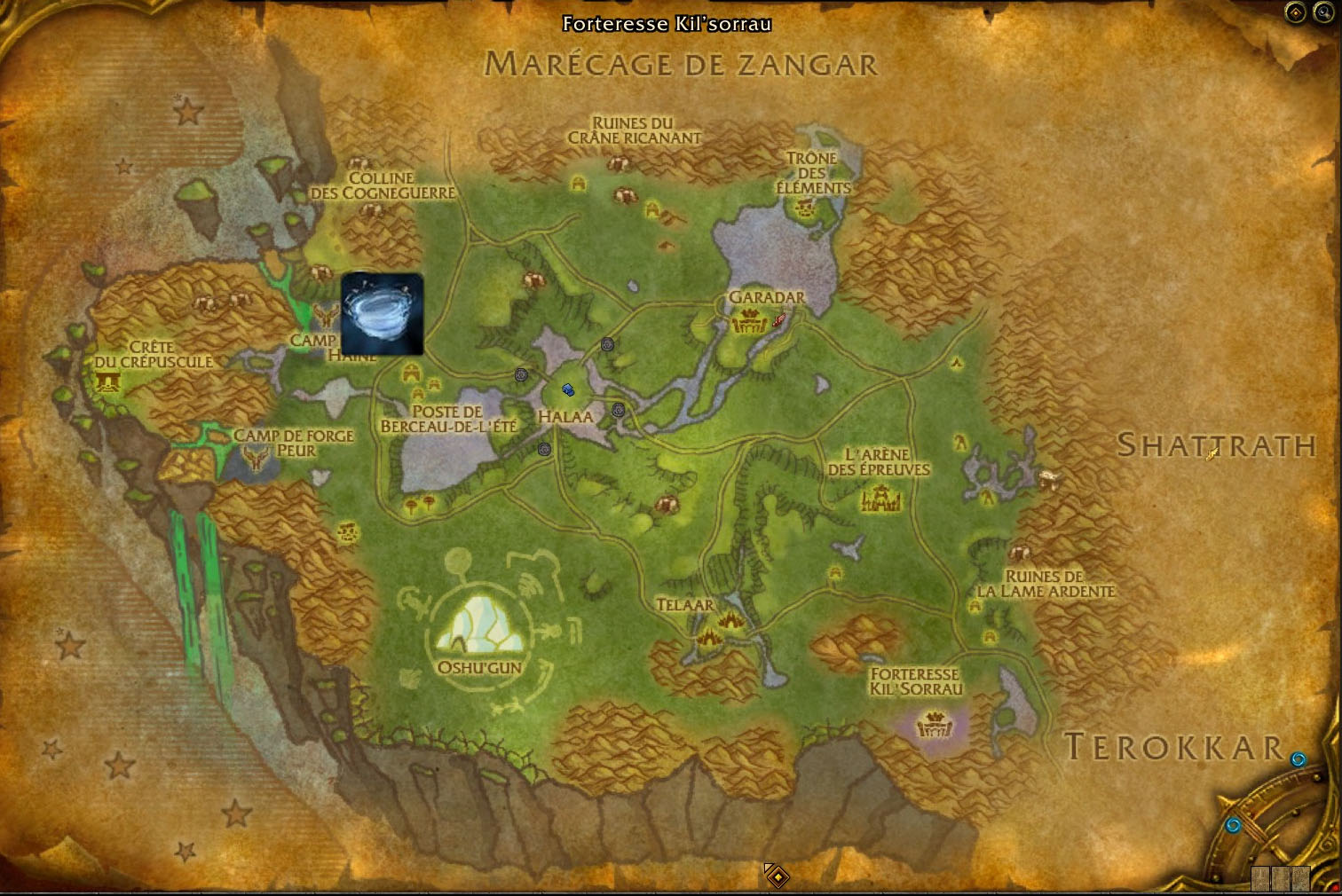Click the round silver button at the far top-right

[x=1325, y=12]
